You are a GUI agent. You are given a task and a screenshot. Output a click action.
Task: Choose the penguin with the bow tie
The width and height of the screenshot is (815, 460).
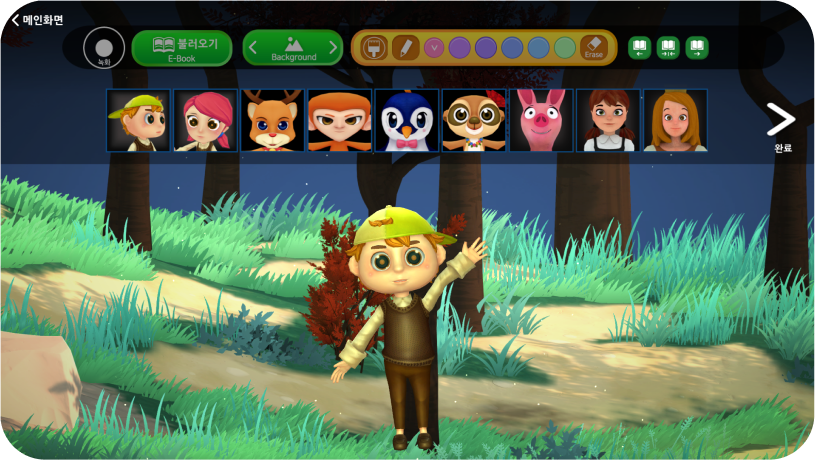pos(406,121)
